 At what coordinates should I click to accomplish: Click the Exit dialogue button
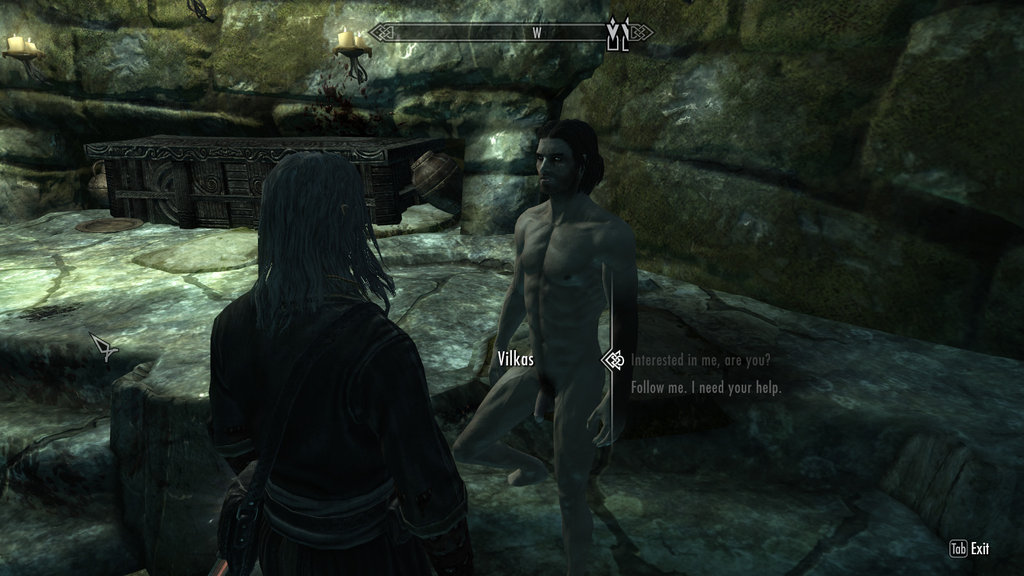[969, 548]
